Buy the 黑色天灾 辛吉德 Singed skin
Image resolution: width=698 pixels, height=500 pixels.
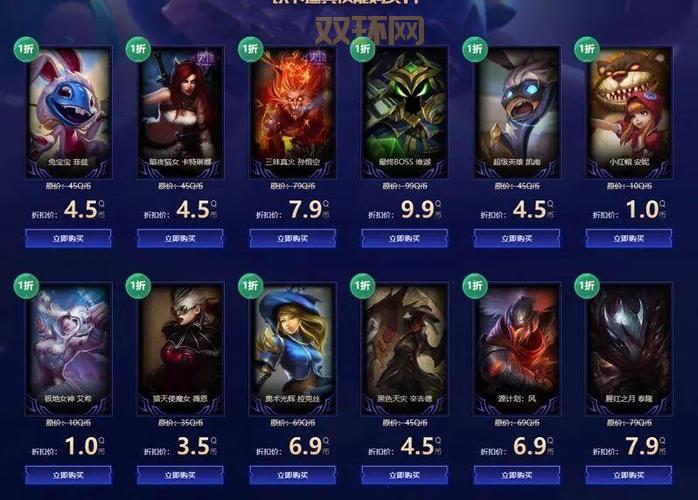(404, 475)
